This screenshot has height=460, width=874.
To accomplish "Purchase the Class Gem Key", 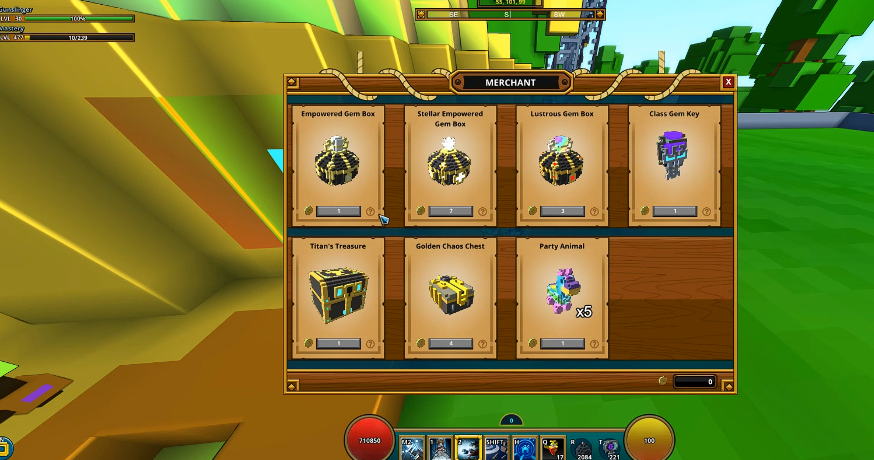I will click(x=674, y=211).
